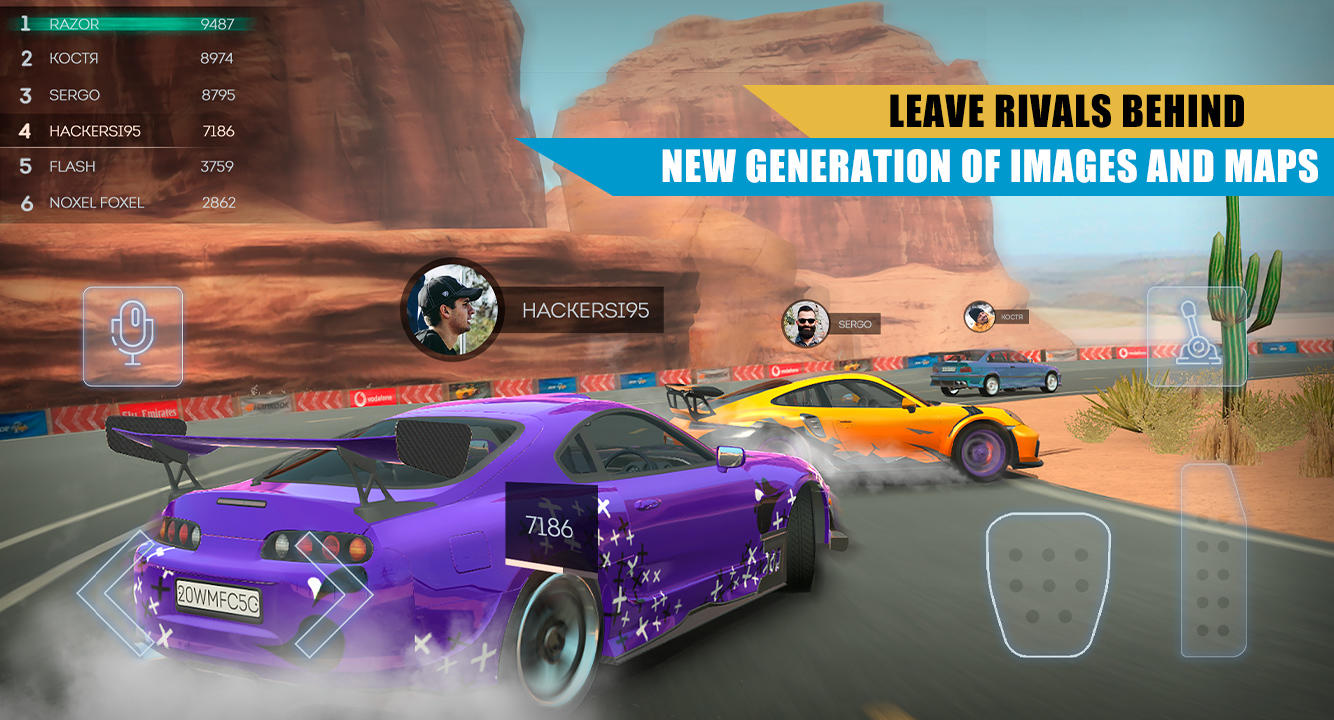Open КОСТЯ's avatar picture

pos(978,317)
